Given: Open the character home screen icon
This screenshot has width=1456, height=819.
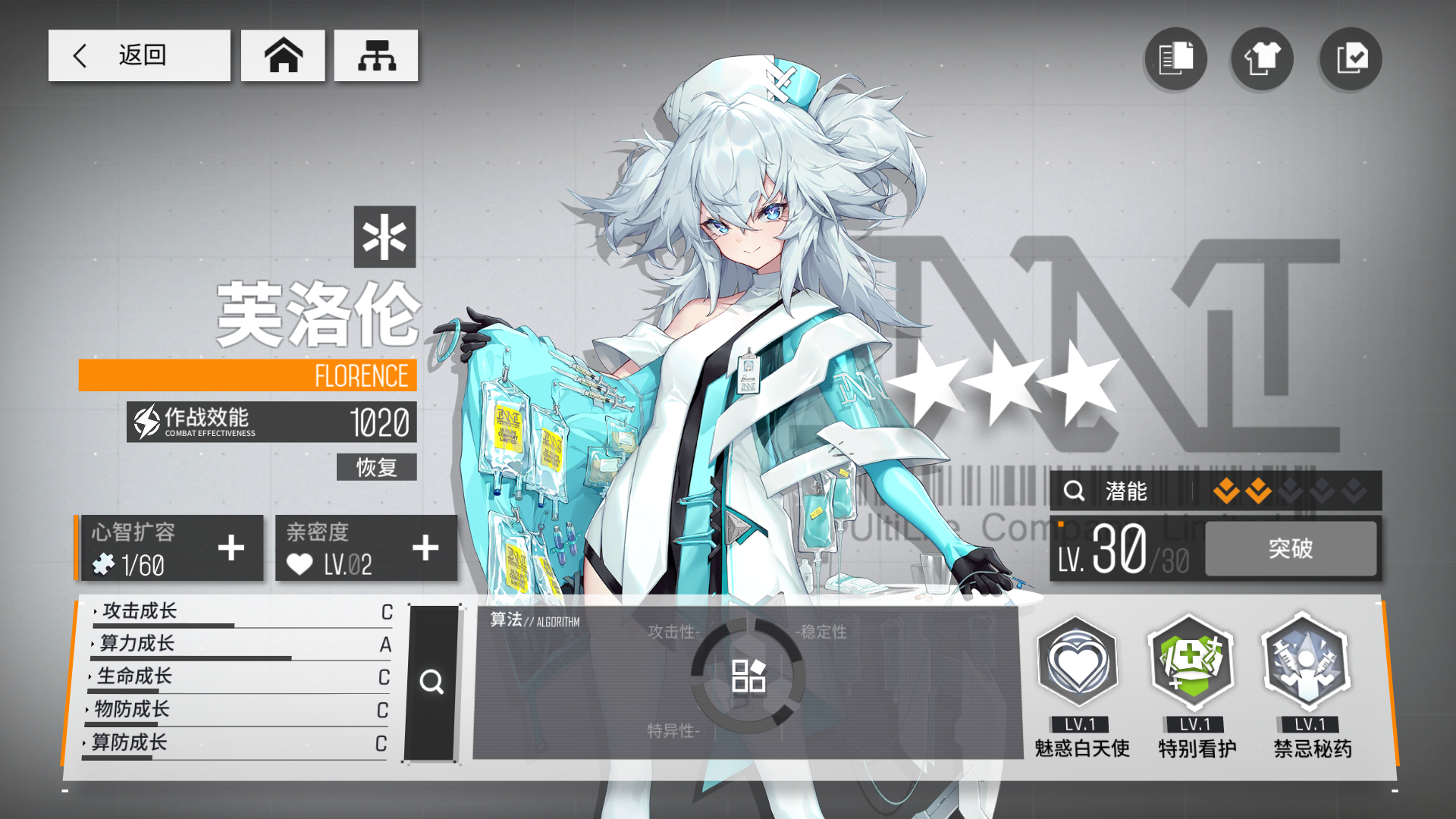Looking at the screenshot, I should [x=282, y=55].
